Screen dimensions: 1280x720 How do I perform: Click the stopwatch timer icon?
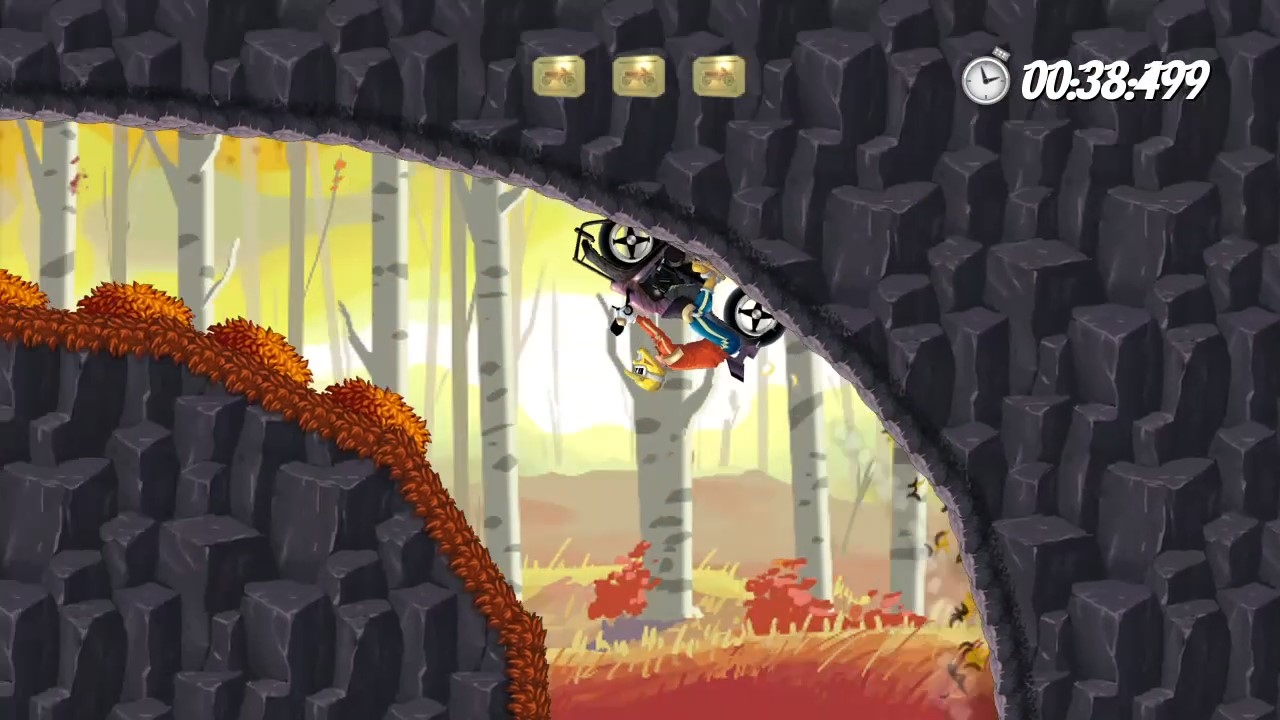986,78
